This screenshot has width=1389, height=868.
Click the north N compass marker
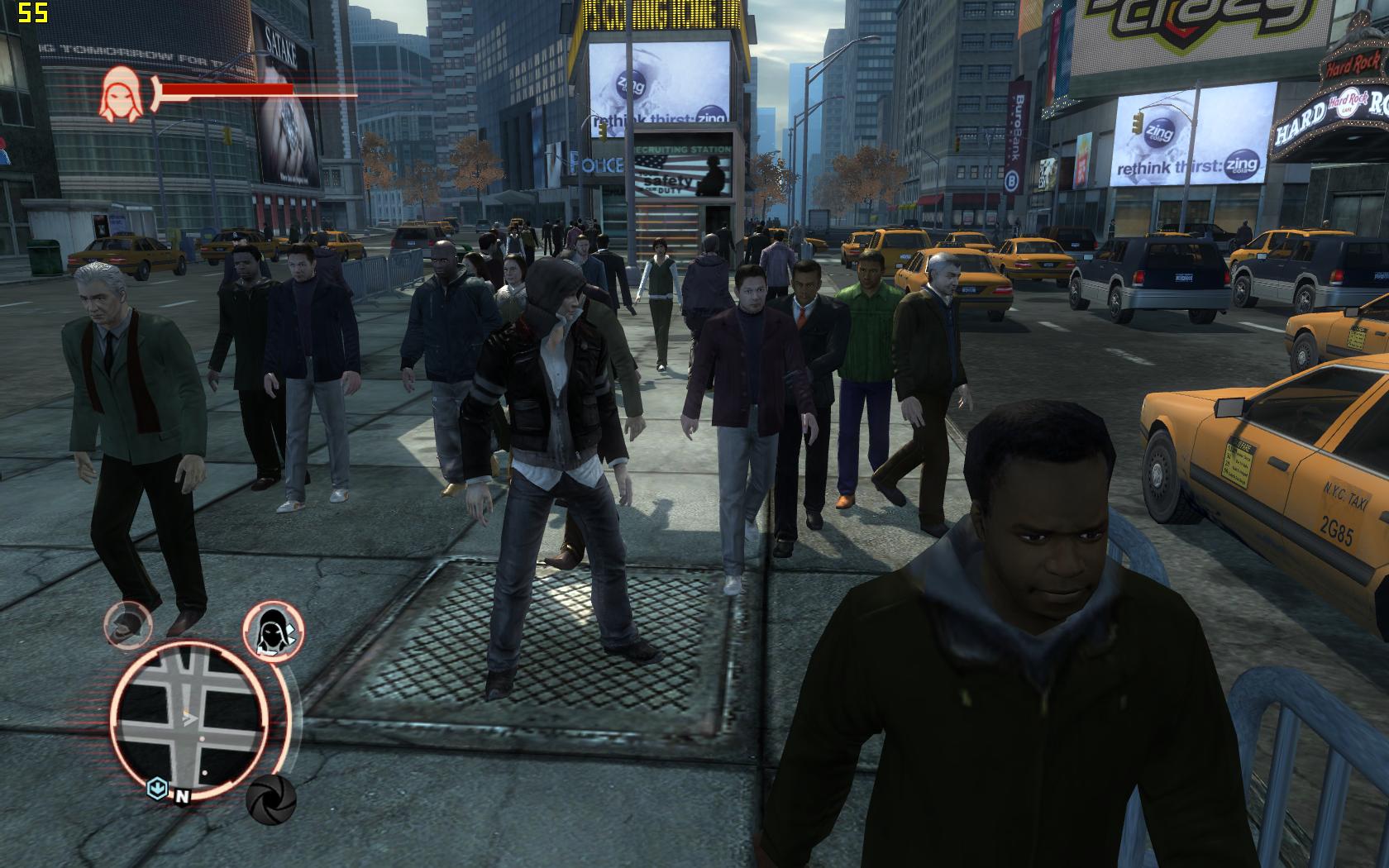pos(181,797)
